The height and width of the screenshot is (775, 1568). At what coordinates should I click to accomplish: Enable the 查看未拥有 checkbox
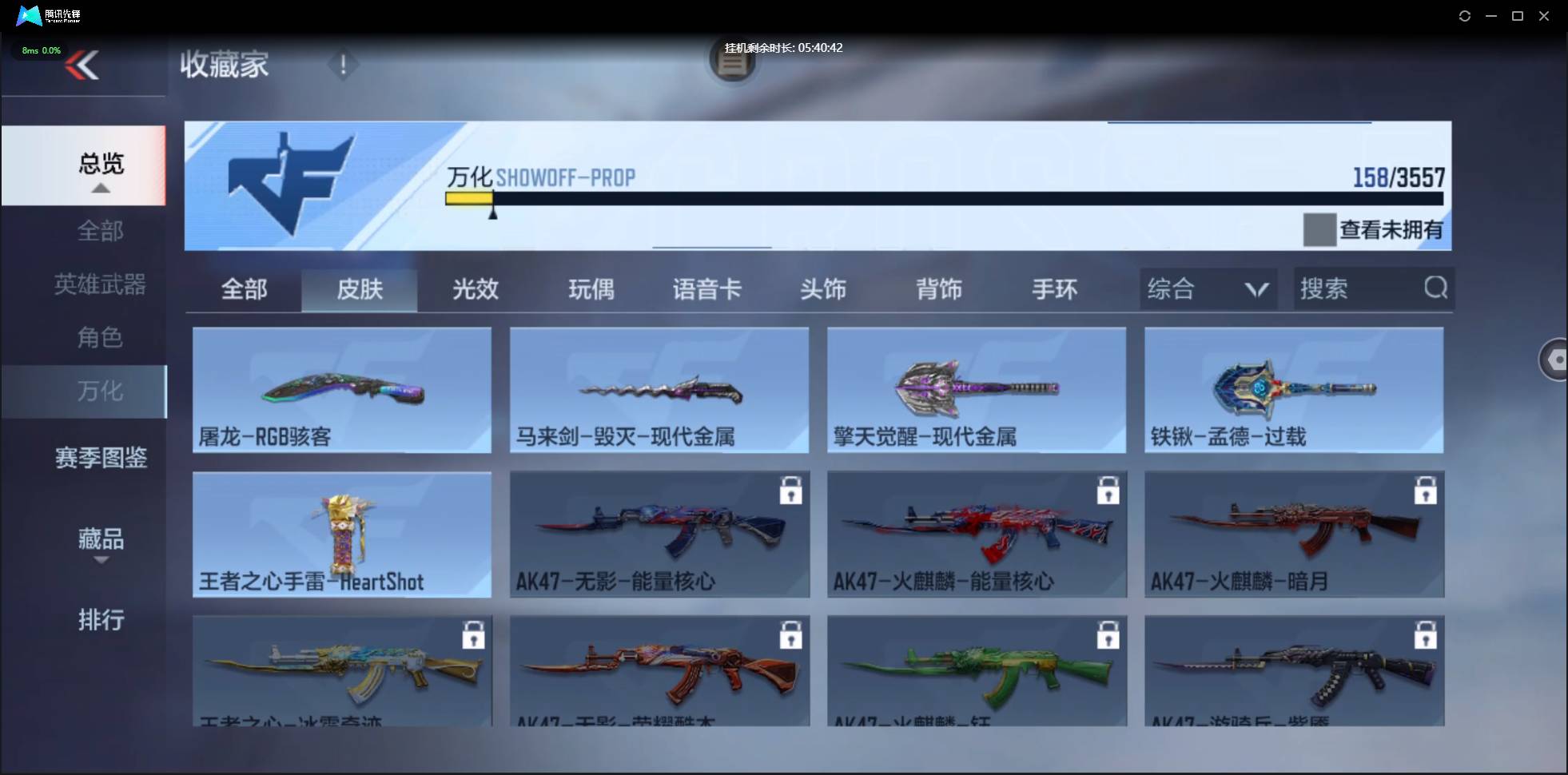1319,229
